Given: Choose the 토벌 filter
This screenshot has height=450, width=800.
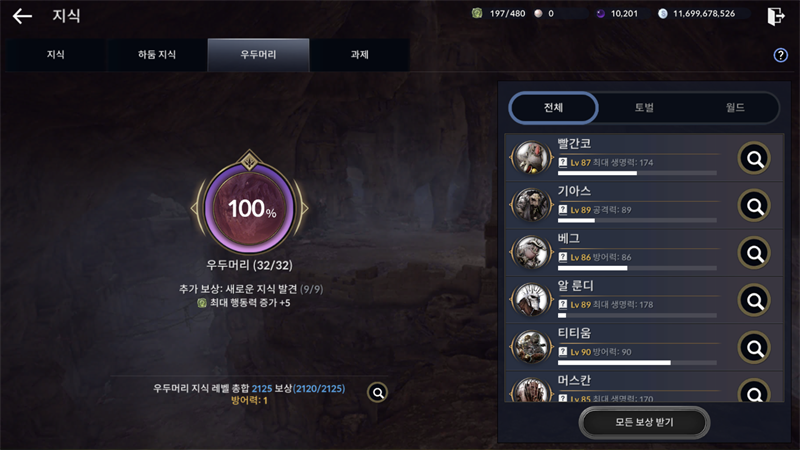Looking at the screenshot, I should pos(644,107).
